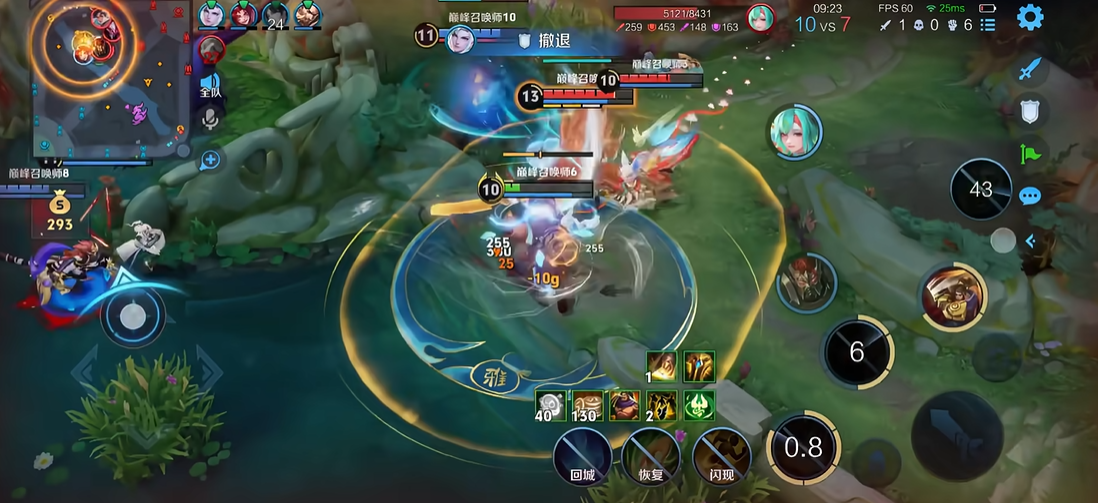Send the shield defend signal
The image size is (1098, 503).
coord(1031,110)
